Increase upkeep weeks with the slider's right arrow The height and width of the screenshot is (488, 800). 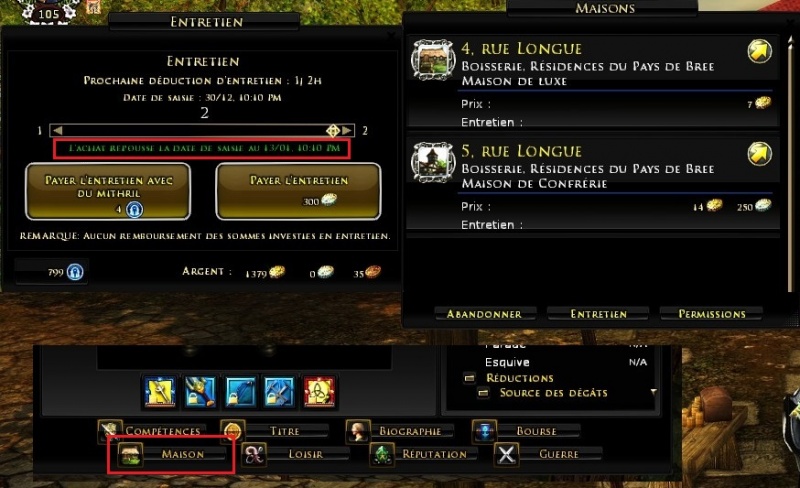[x=347, y=131]
